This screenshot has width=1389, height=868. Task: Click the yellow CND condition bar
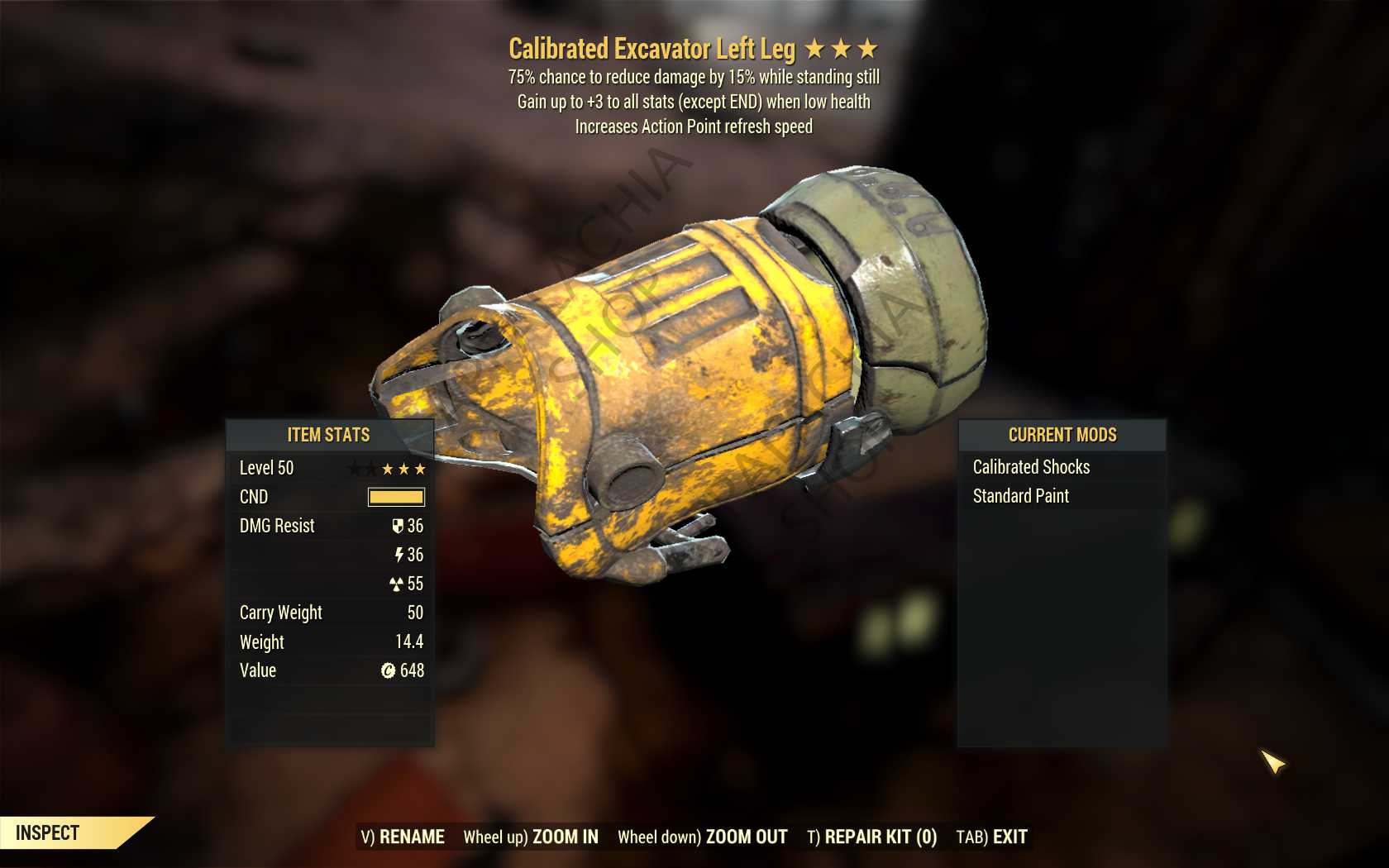396,497
